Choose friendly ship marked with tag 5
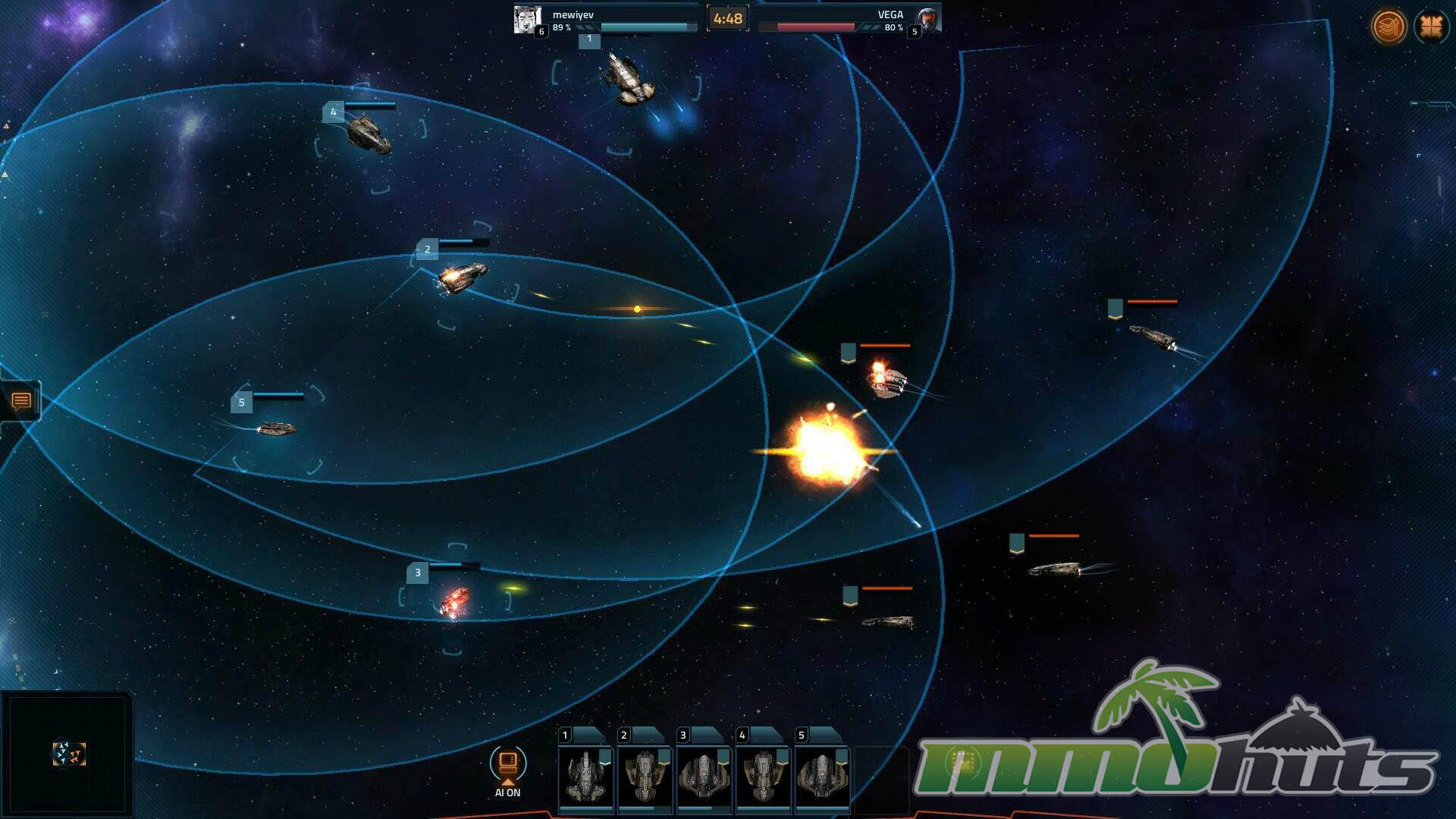This screenshot has width=1456, height=819. click(277, 429)
